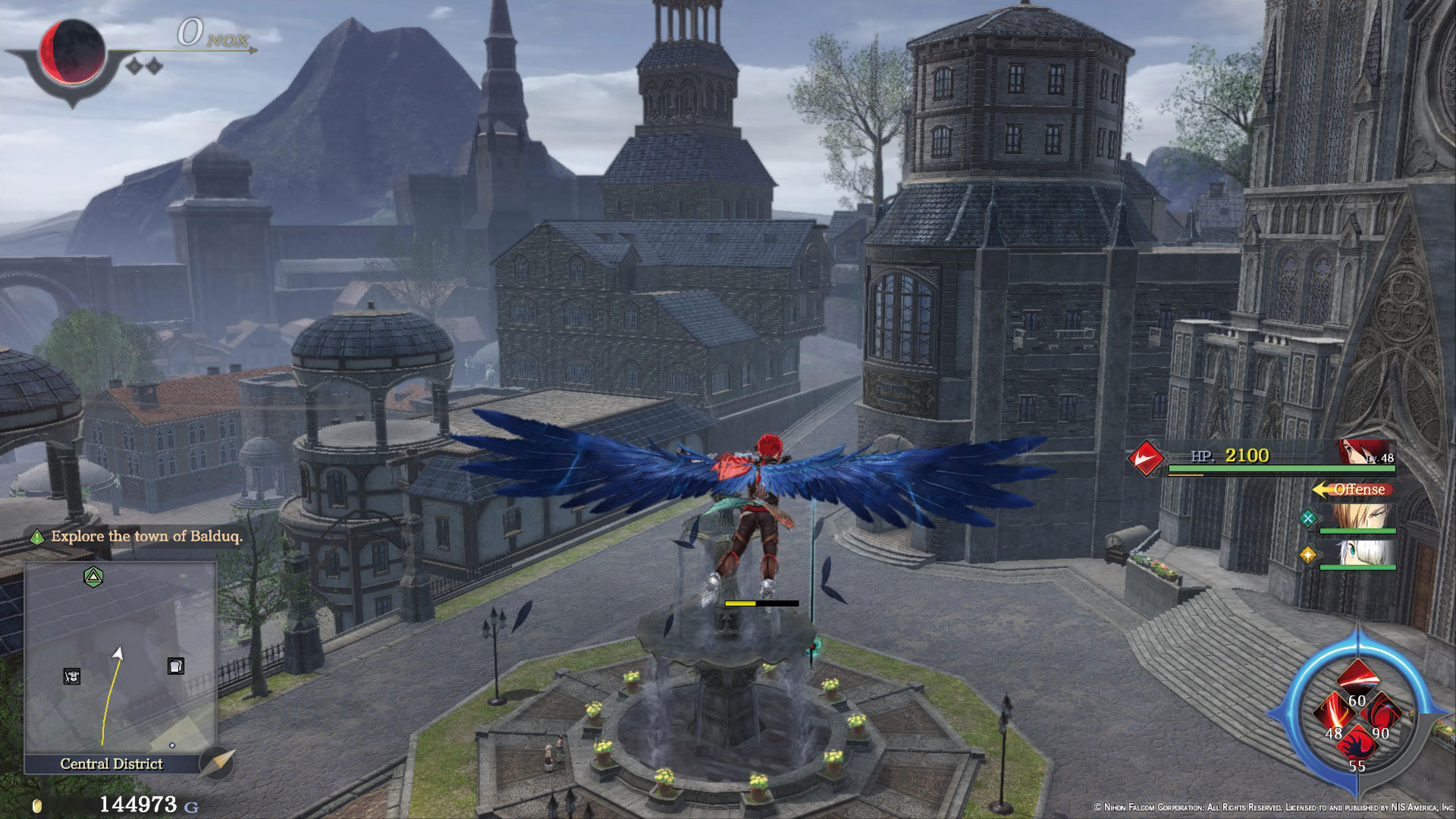Screen dimensions: 1456x819
Task: Click the red moon Nox gauge icon
Action: 72,52
